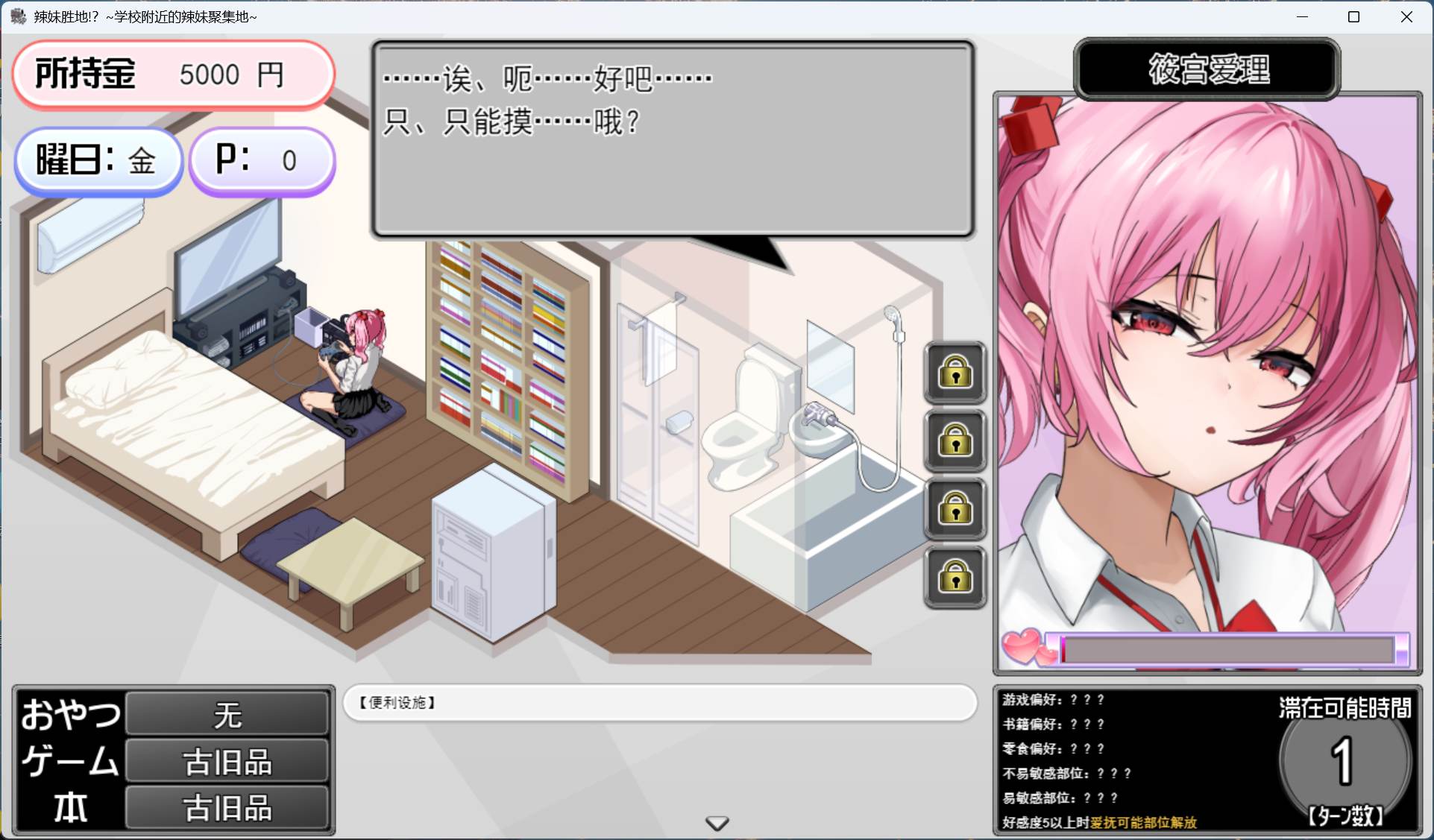Open the 所持金 5000円 money display

(173, 74)
